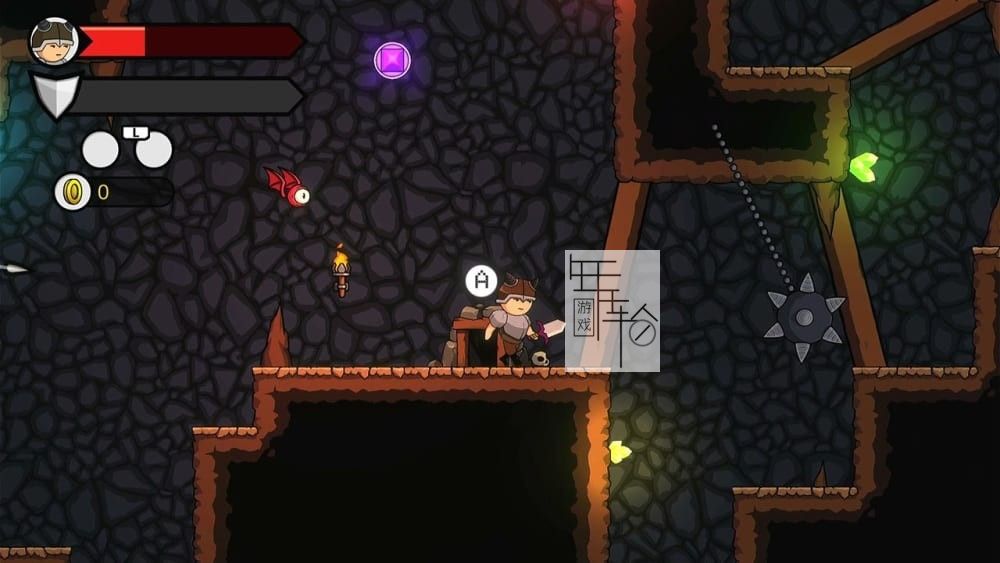Click the watermark logo overlay
The height and width of the screenshot is (563, 1000).
click(612, 310)
